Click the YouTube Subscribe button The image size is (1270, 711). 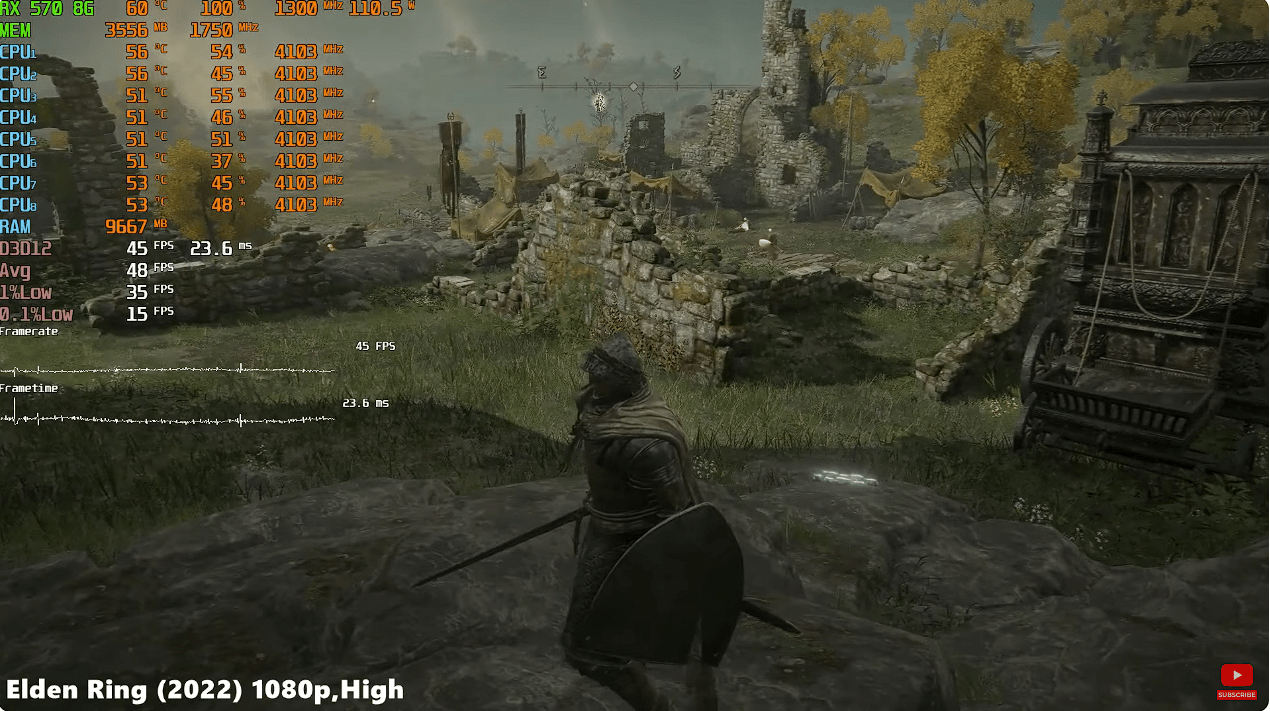click(x=1236, y=681)
